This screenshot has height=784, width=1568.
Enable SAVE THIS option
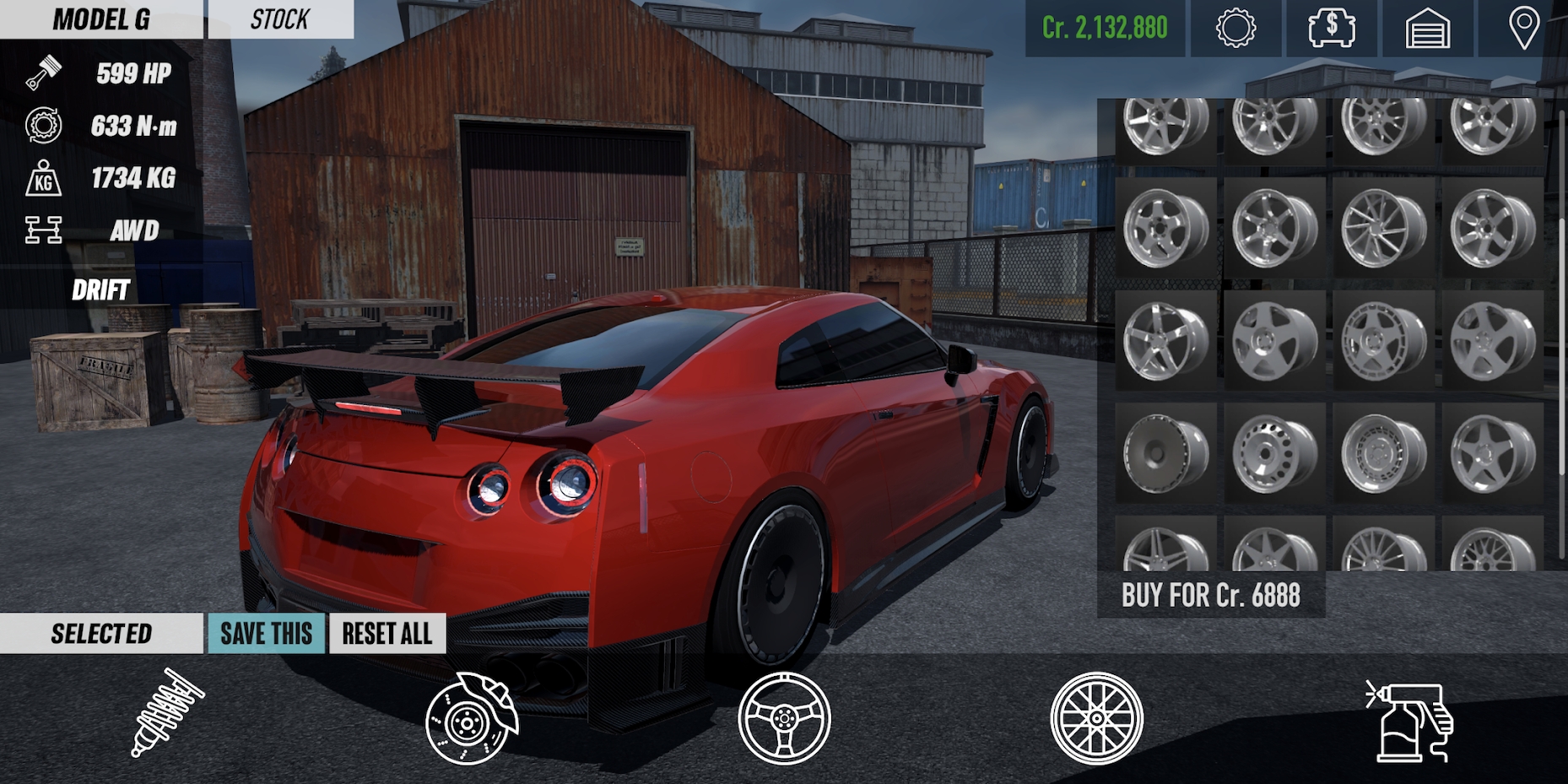[x=265, y=634]
